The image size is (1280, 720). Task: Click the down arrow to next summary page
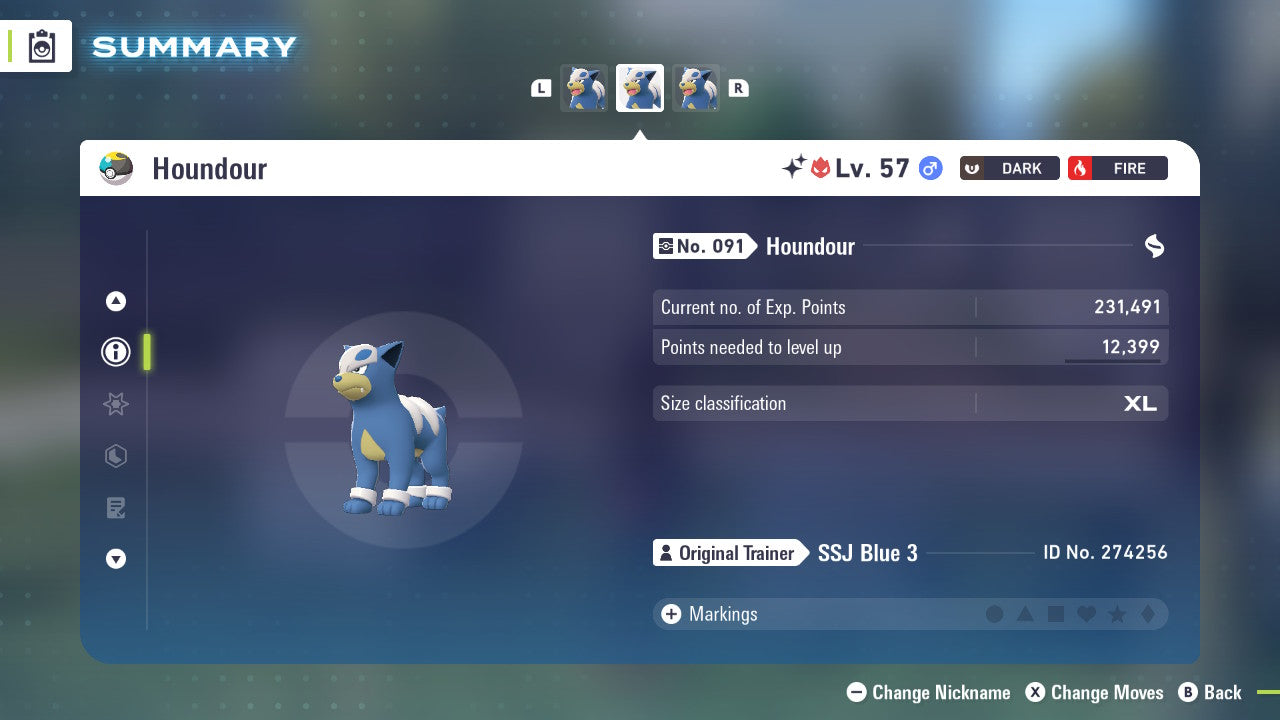(115, 559)
